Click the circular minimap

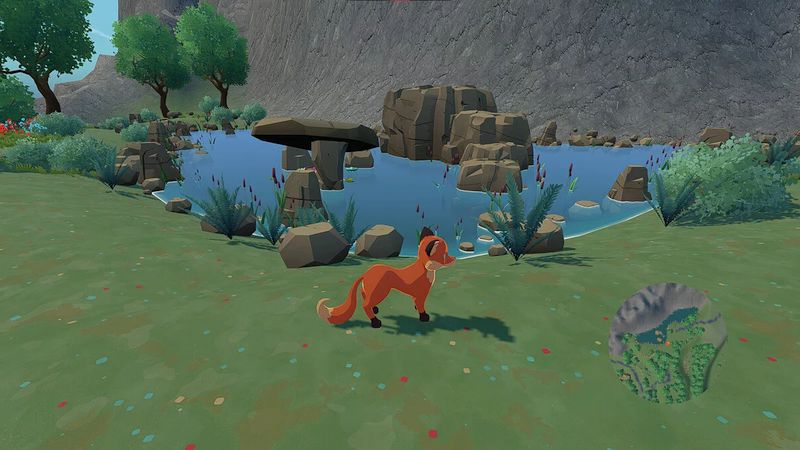tap(667, 342)
